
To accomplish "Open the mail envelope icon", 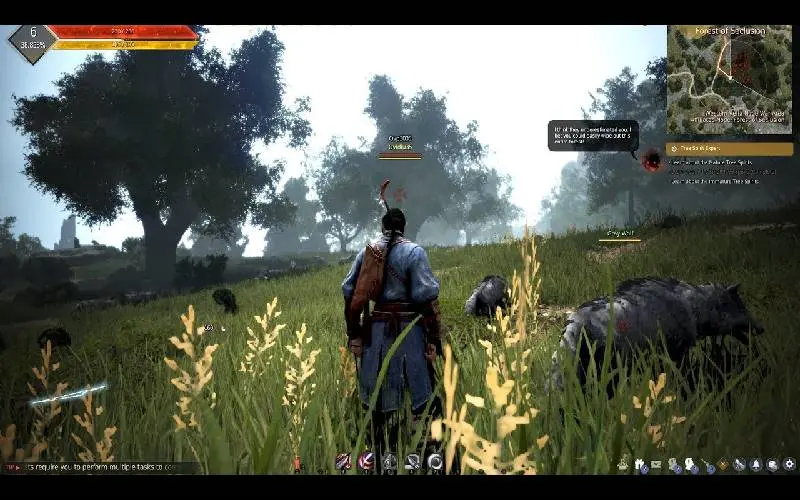I will [x=656, y=465].
